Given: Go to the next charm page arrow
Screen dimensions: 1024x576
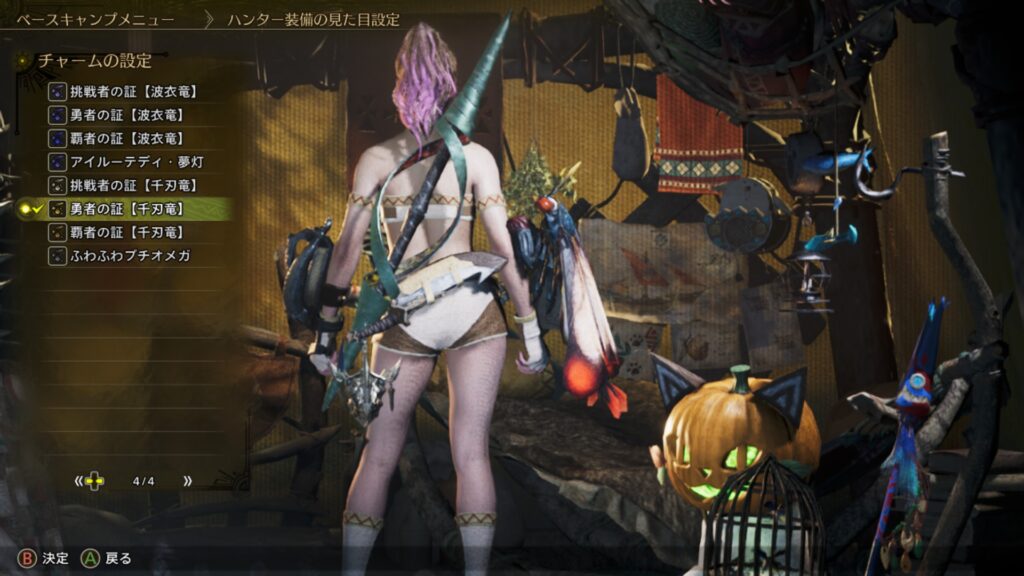Looking at the screenshot, I should [187, 481].
